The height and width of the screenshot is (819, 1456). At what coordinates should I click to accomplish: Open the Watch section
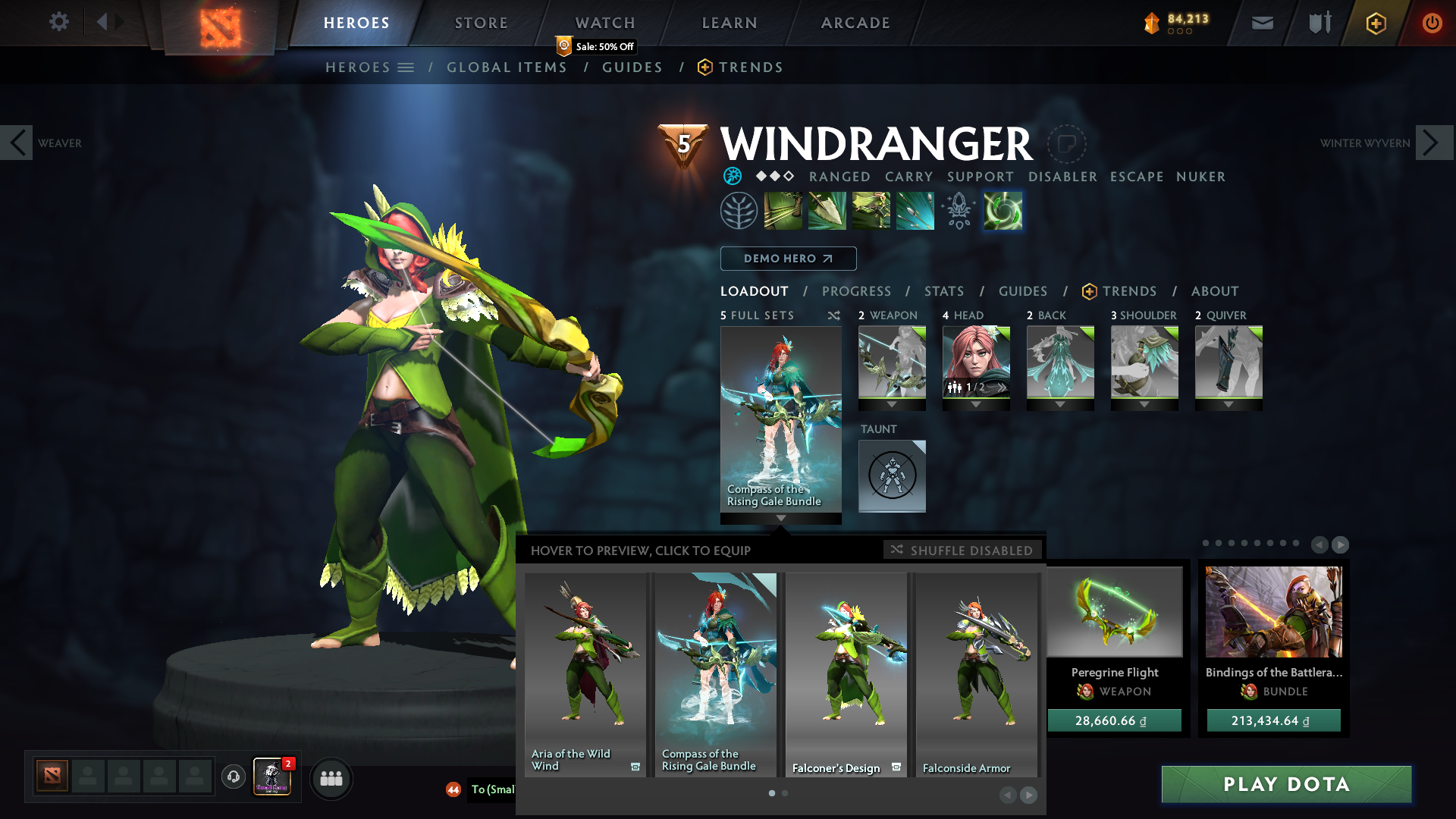[605, 23]
